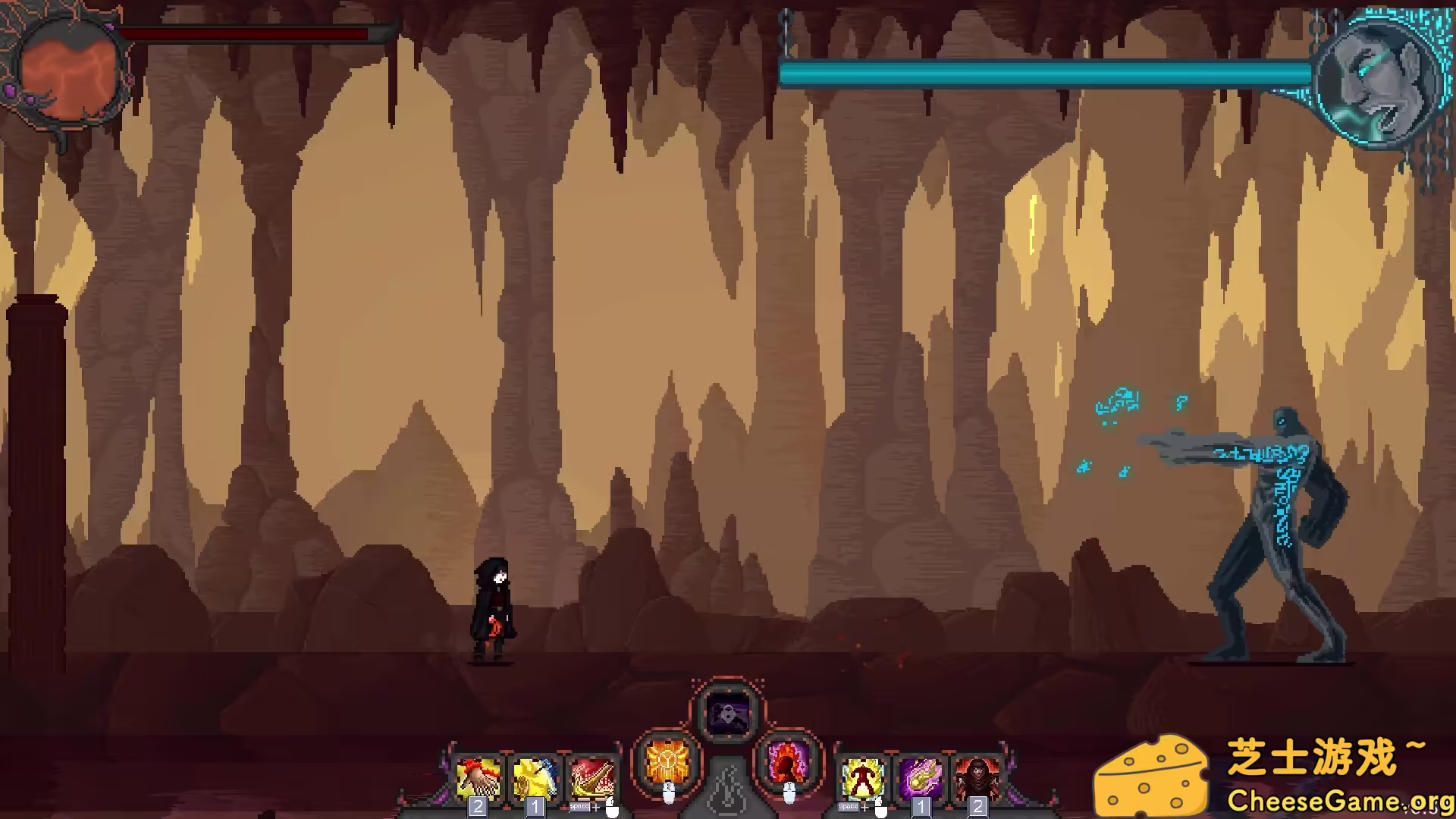The width and height of the screenshot is (1456, 819).
Task: Click the space keybind label under the bite skill
Action: coord(579,807)
